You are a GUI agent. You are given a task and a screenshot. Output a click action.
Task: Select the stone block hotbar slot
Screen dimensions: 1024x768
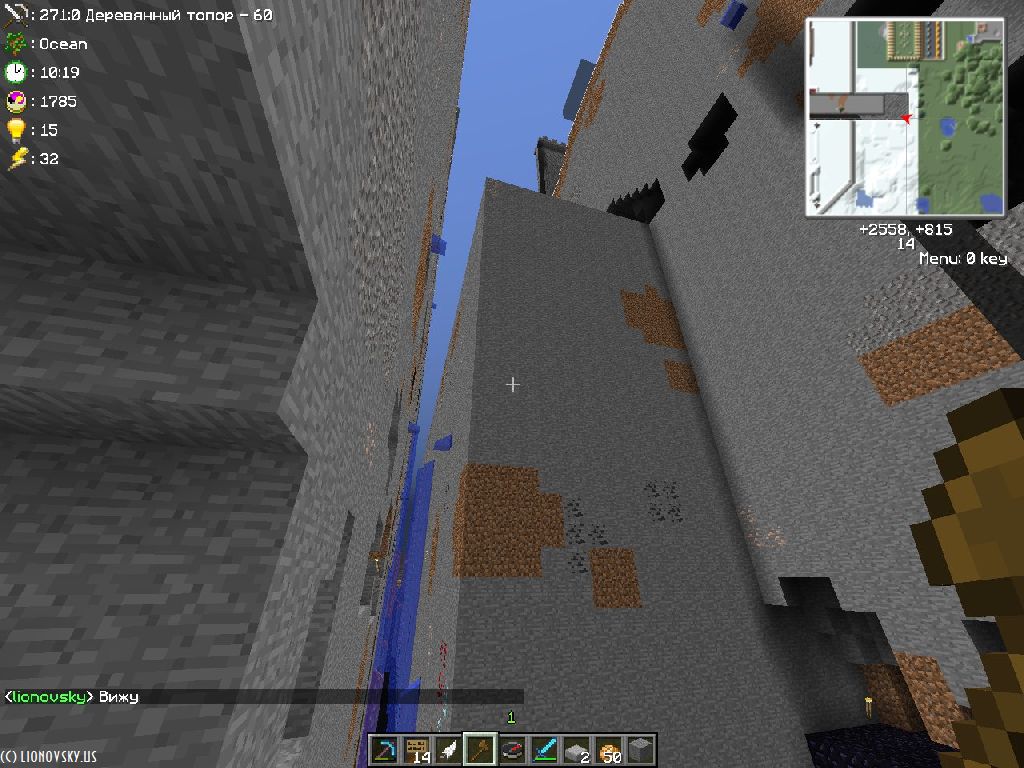coord(640,750)
